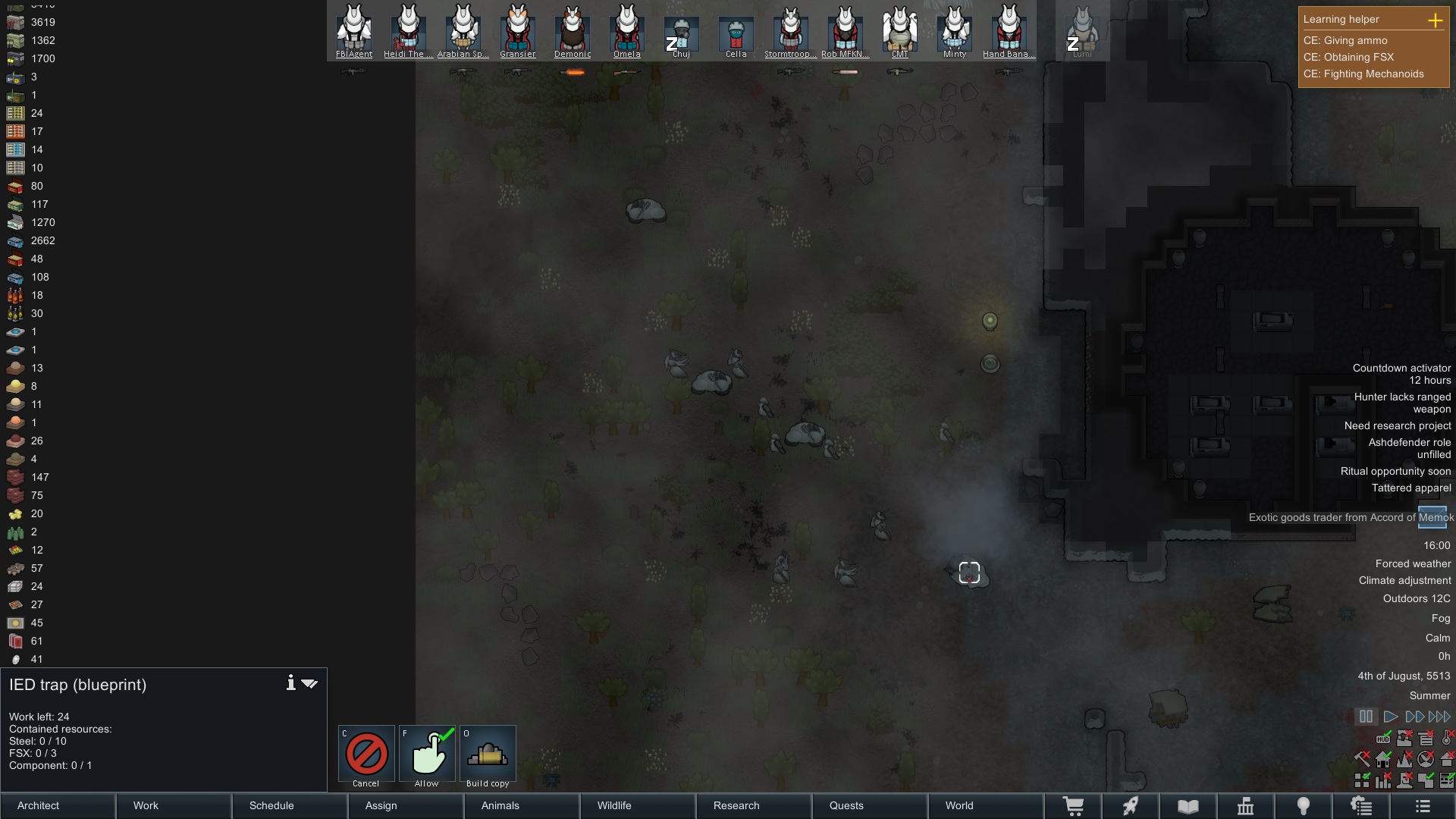Show the Animals tab
This screenshot has height=819, width=1456.
(x=522, y=805)
